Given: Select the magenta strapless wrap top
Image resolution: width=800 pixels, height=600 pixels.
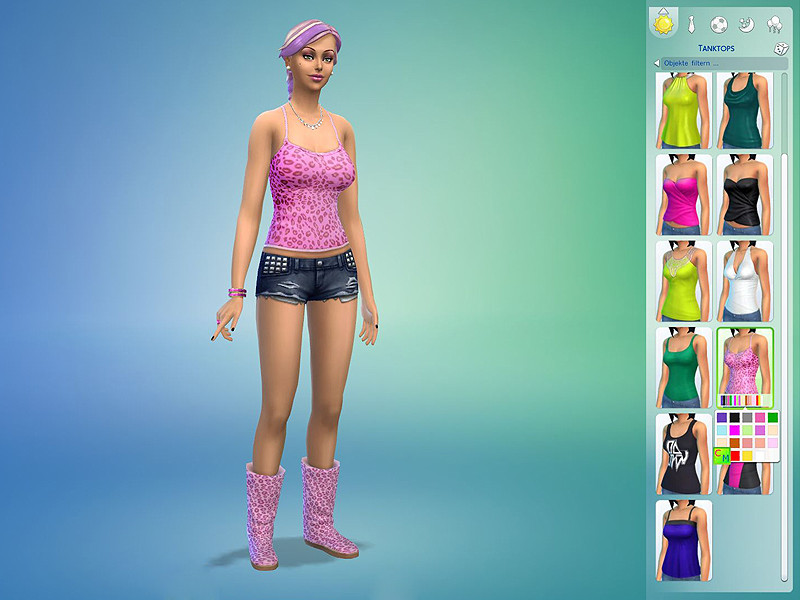Looking at the screenshot, I should coord(684,194).
